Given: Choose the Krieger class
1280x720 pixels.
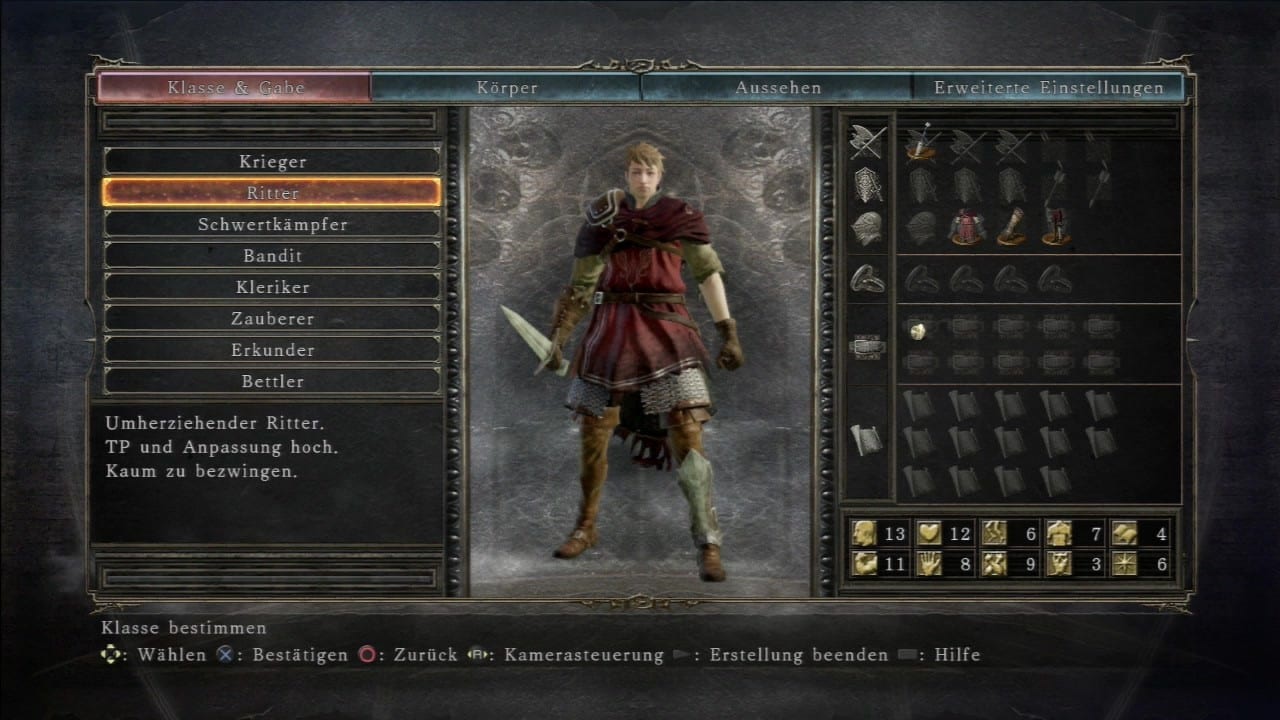Looking at the screenshot, I should pyautogui.click(x=272, y=161).
